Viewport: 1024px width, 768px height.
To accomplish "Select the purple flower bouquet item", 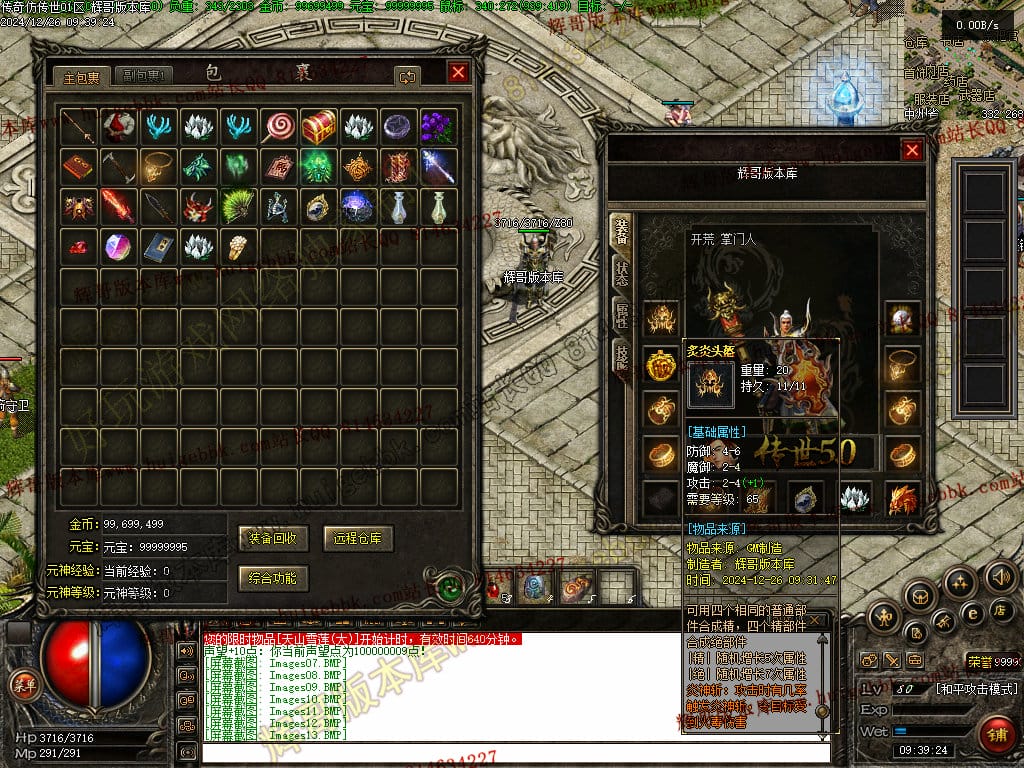I will [x=438, y=126].
